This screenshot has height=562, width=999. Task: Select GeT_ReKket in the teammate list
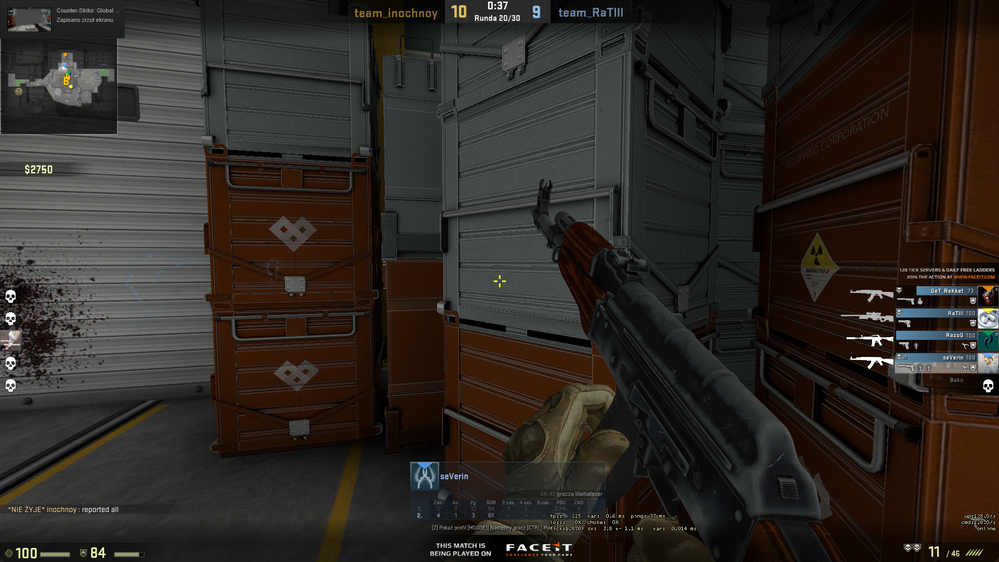pyautogui.click(x=945, y=291)
